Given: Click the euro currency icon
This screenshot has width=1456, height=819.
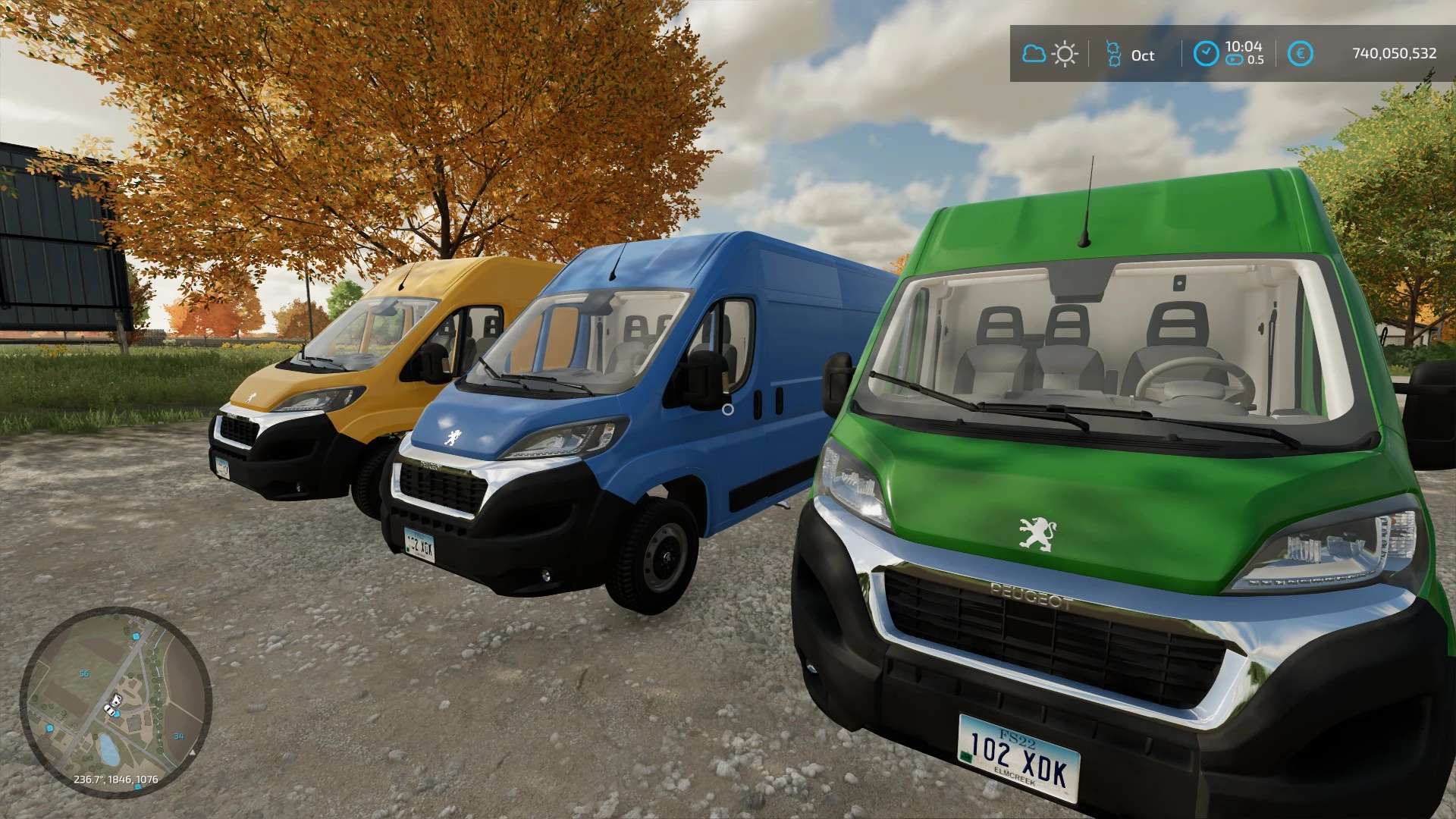Looking at the screenshot, I should coord(1301,54).
